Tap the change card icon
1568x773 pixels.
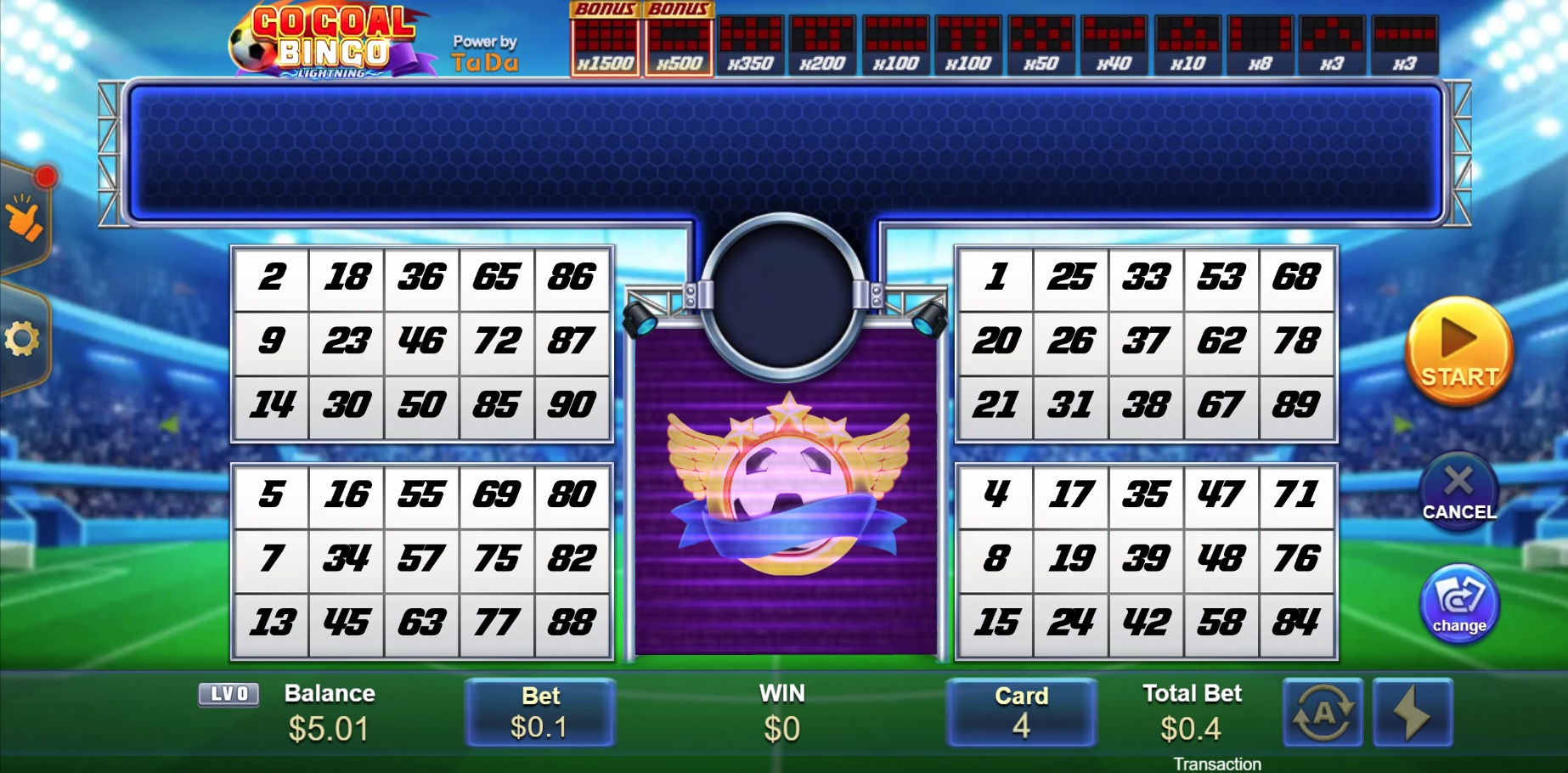(1458, 603)
